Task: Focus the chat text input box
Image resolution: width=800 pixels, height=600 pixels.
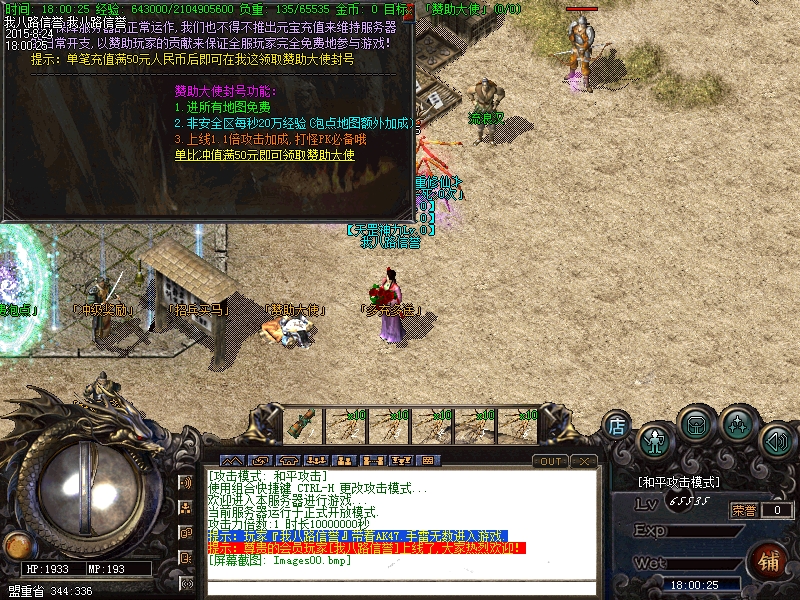Action: click(400, 588)
